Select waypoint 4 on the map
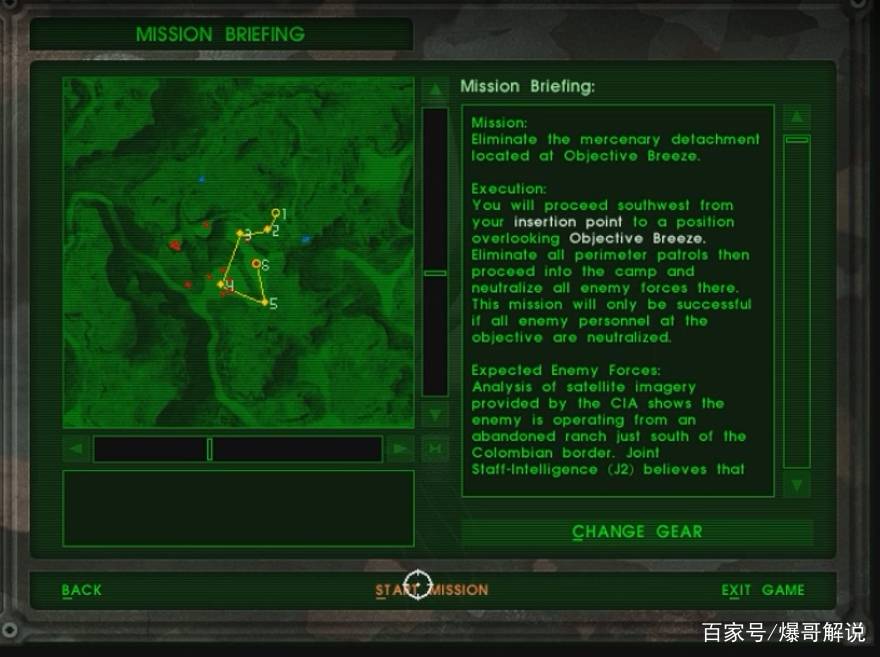 (222, 285)
